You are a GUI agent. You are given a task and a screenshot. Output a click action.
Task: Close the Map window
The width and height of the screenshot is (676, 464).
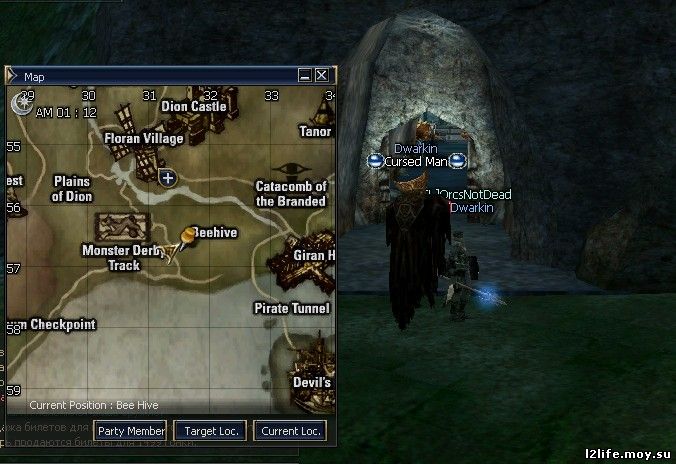coord(322,75)
